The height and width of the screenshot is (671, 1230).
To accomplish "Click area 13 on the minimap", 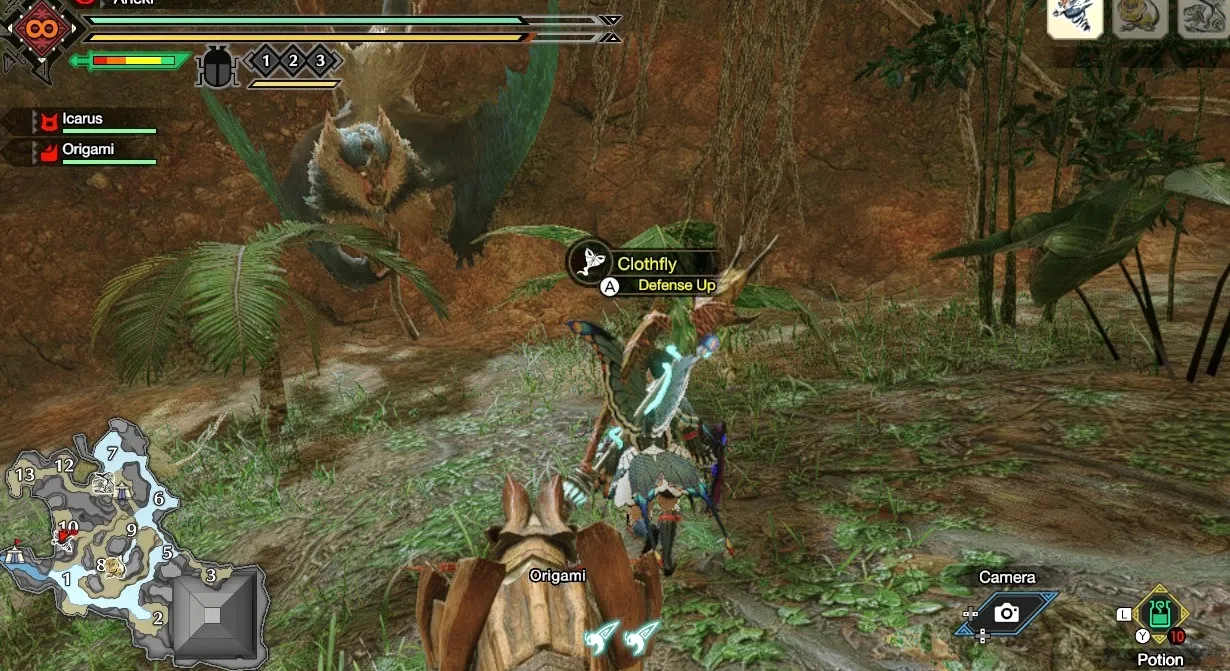I will pyautogui.click(x=25, y=473).
